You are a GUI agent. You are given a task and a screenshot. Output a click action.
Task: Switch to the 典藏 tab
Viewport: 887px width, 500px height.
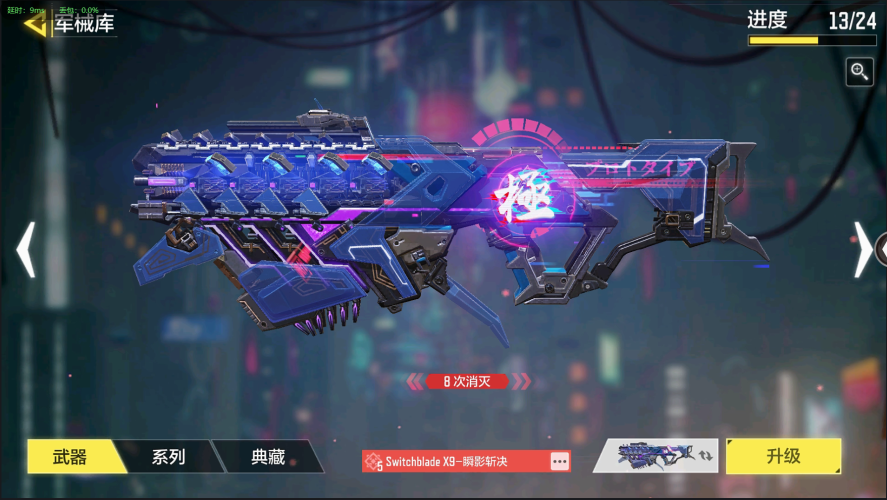click(268, 457)
